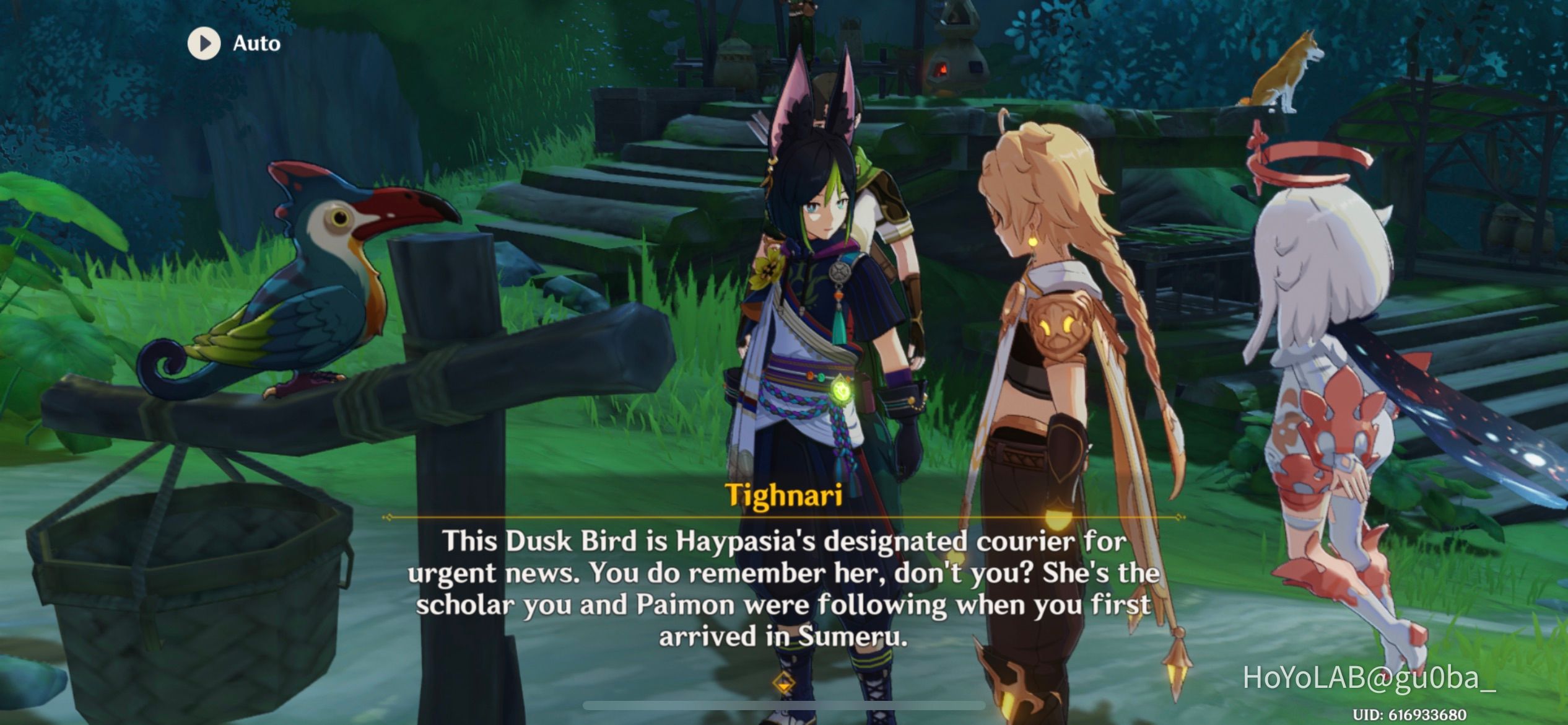This screenshot has width=1568, height=725.
Task: Click the Auto play triangle icon
Action: click(x=204, y=43)
